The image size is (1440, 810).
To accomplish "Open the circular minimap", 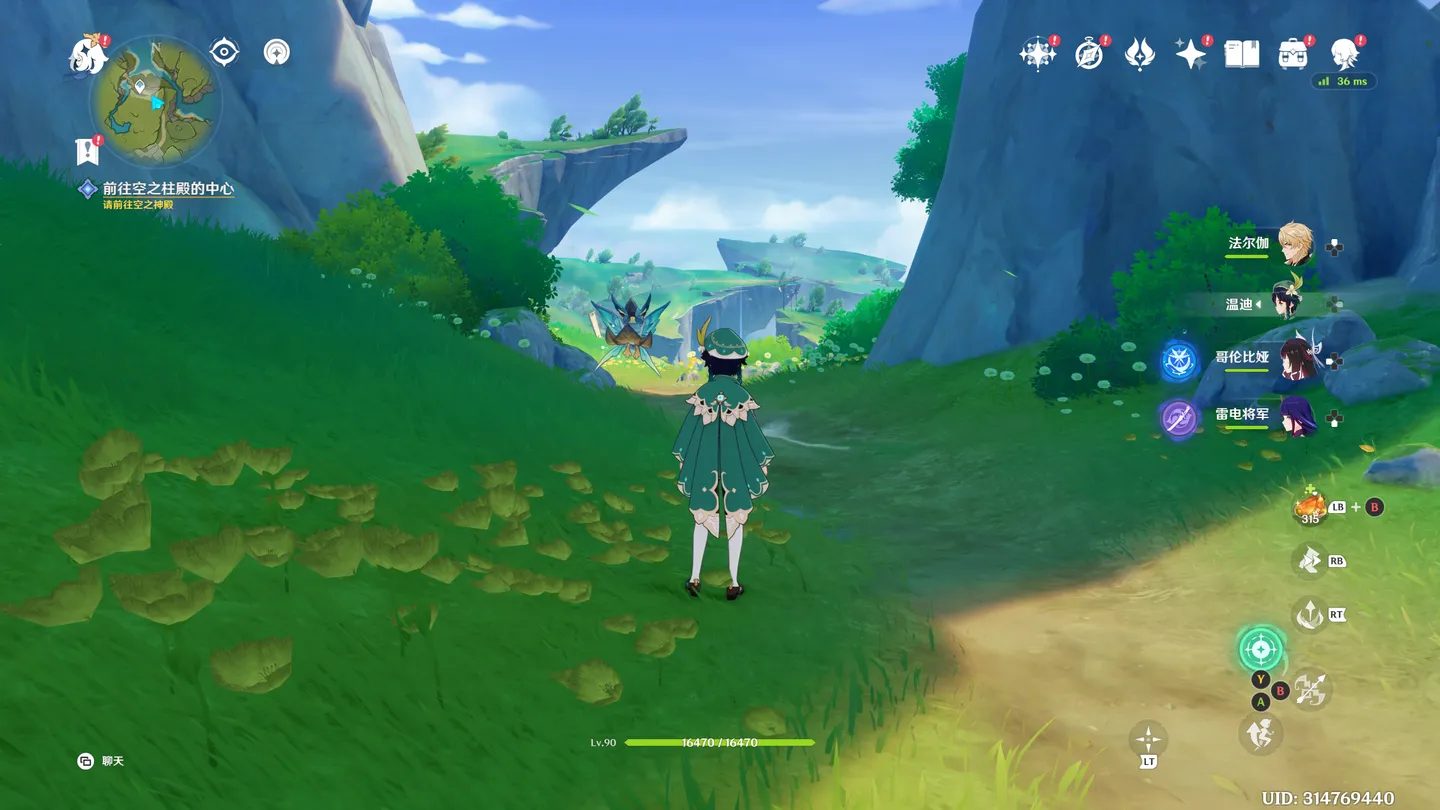I will 155,100.
